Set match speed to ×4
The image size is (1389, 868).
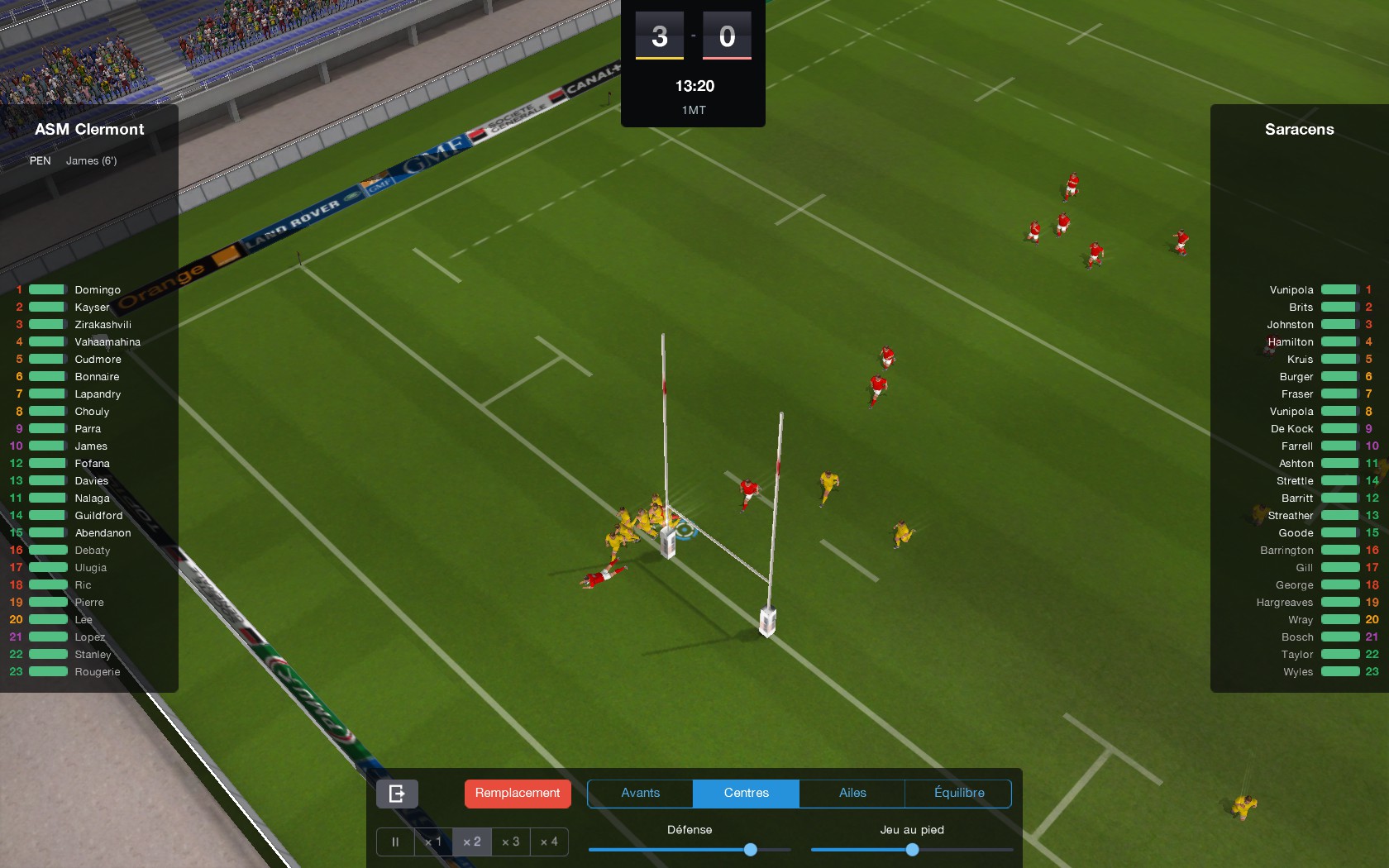point(549,842)
